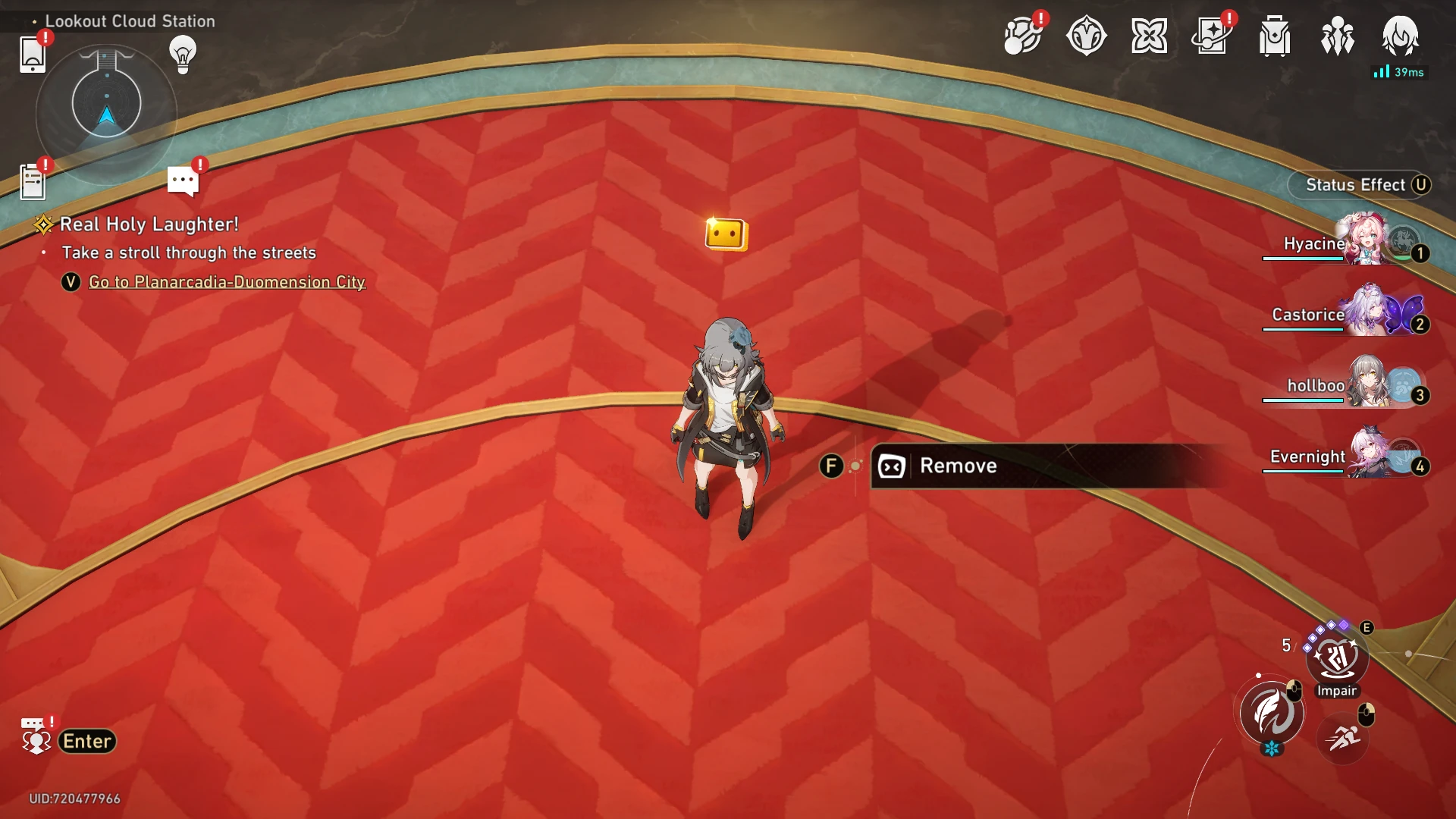Click the lightbulb hint icon
Viewport: 1456px width, 819px height.
183,54
